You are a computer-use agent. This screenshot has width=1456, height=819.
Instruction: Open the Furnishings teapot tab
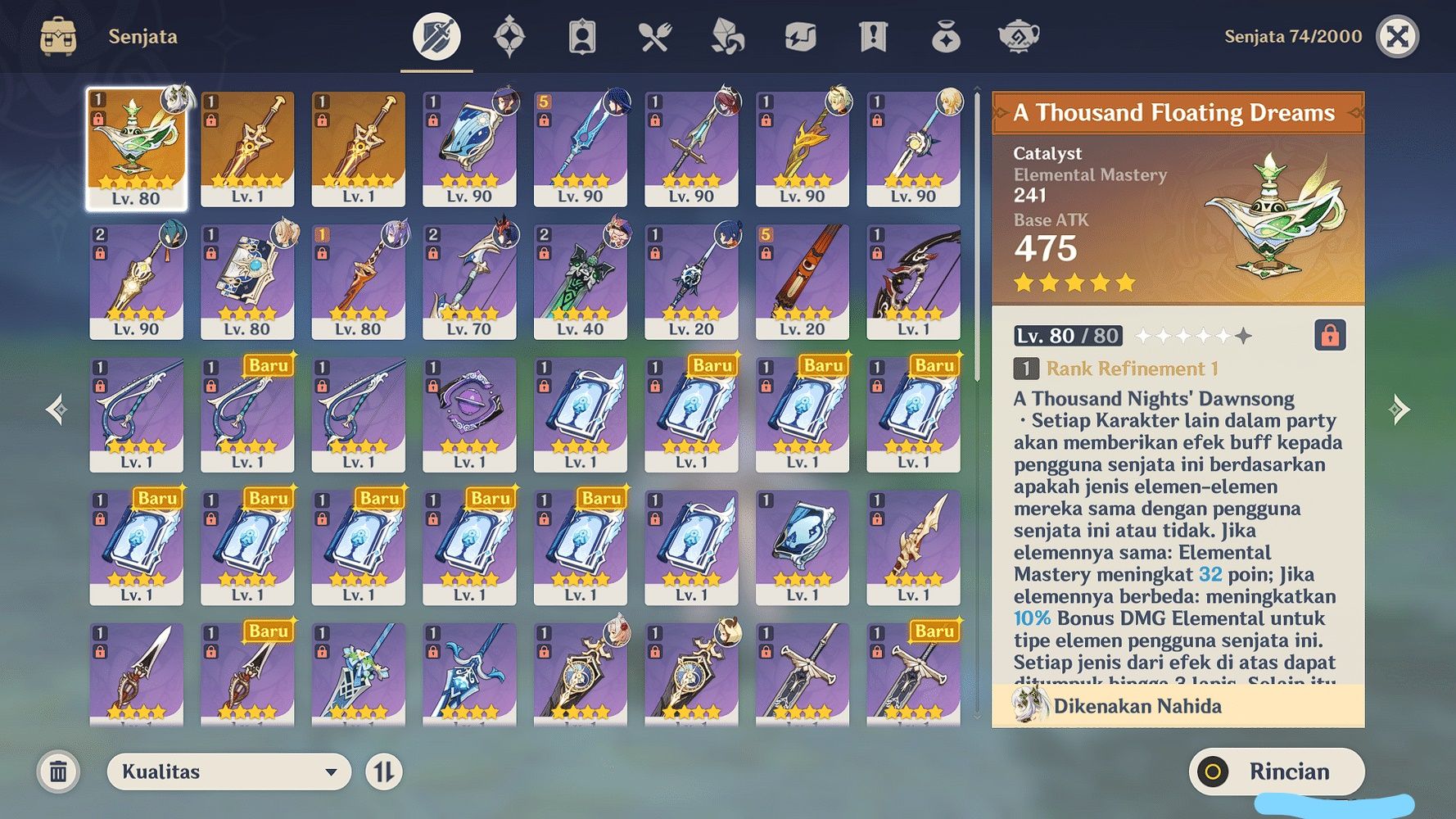1017,36
